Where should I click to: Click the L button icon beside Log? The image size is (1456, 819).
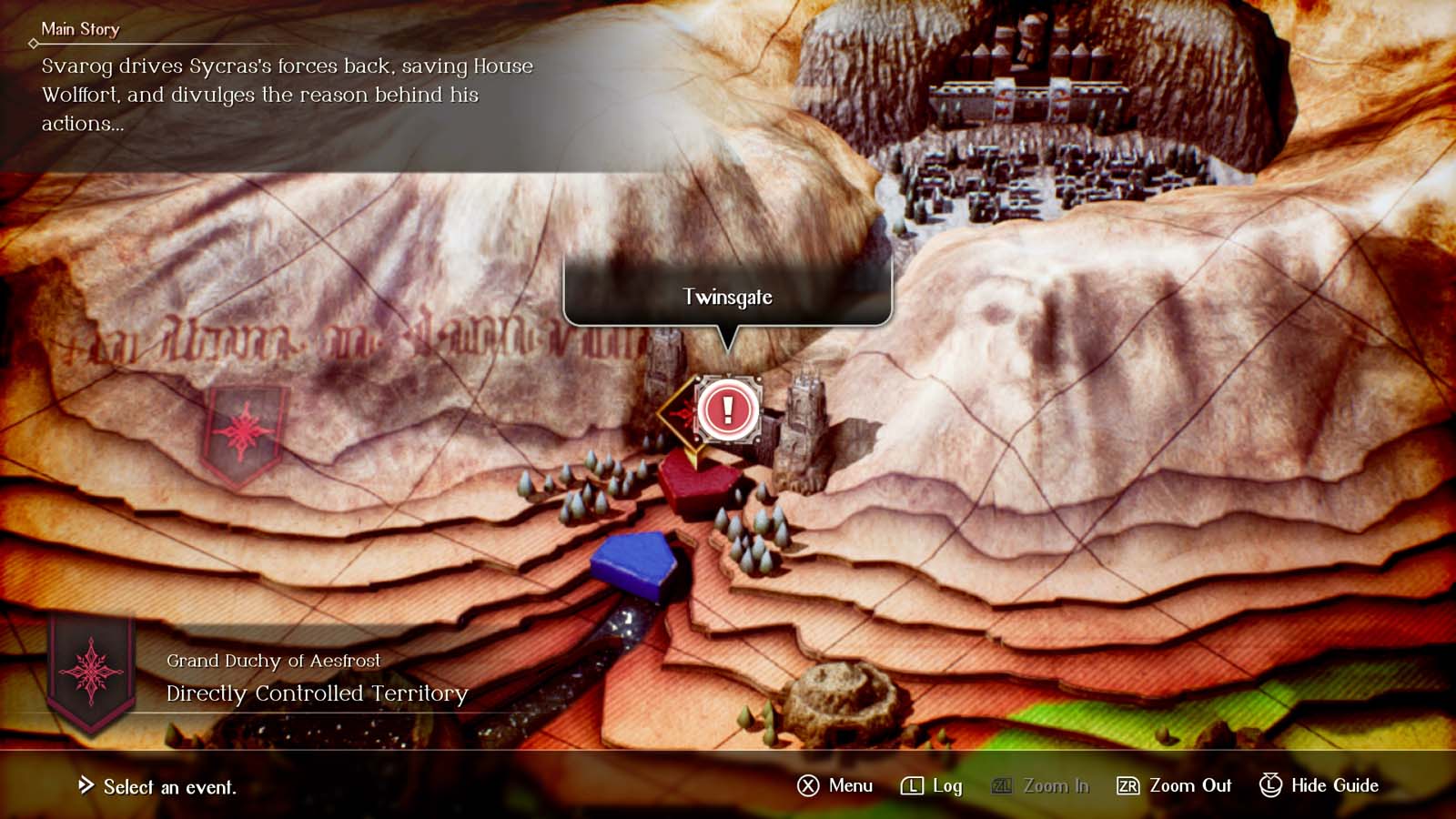[x=915, y=786]
